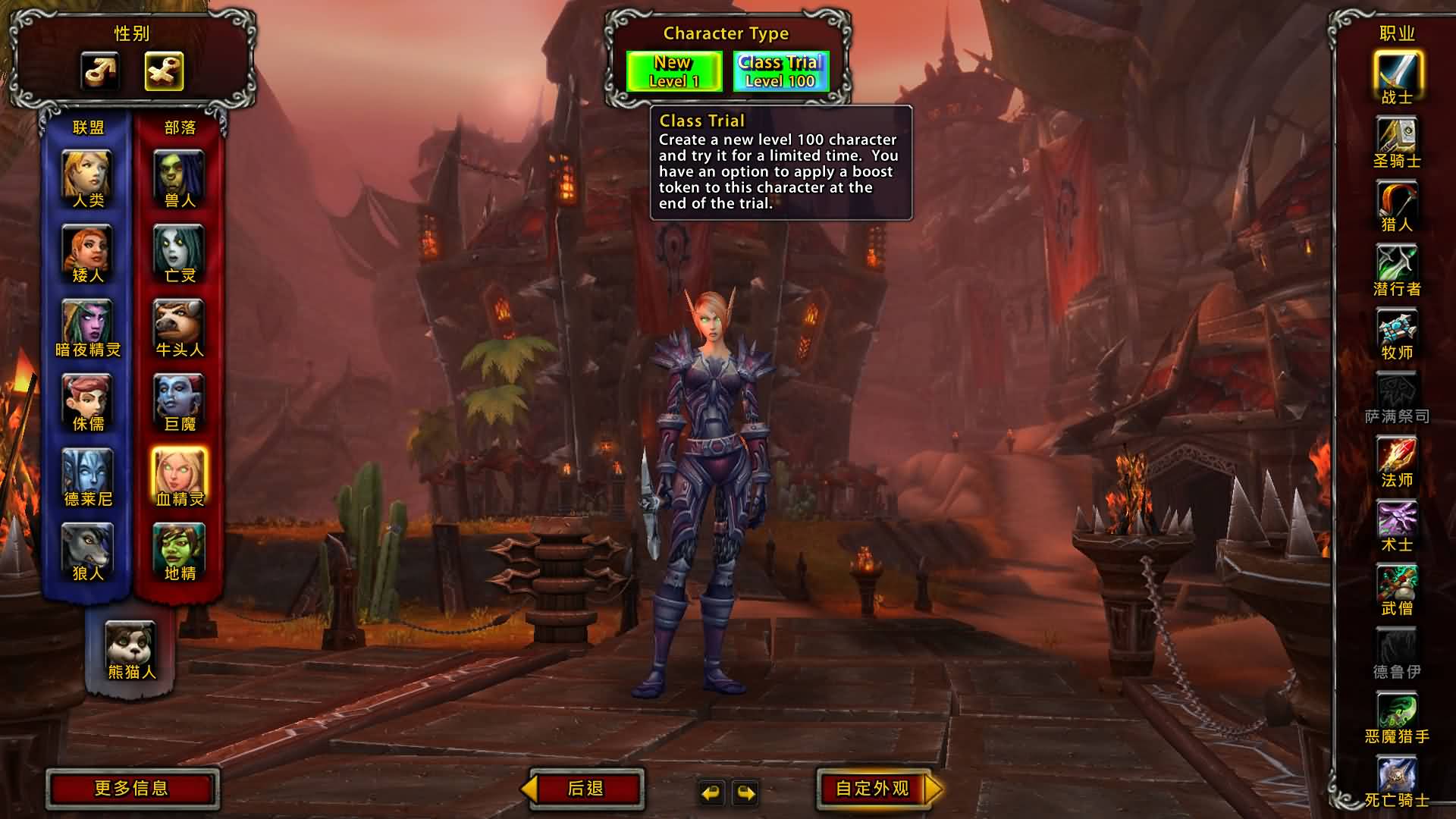Choose the Blood Elf race (血精灵)
Viewport: 1456px width, 819px height.
click(x=179, y=474)
